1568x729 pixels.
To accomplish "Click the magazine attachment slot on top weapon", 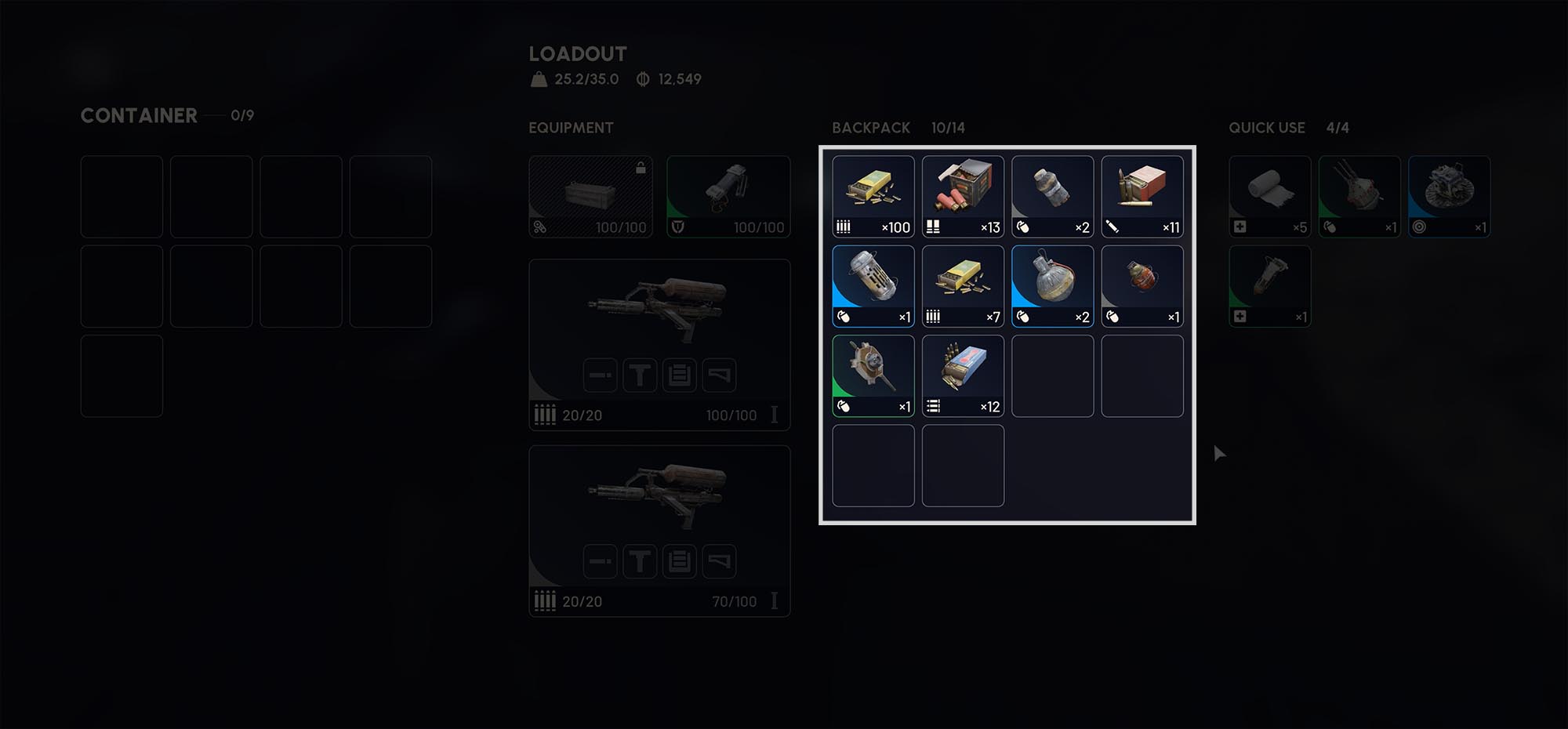I will [x=680, y=375].
